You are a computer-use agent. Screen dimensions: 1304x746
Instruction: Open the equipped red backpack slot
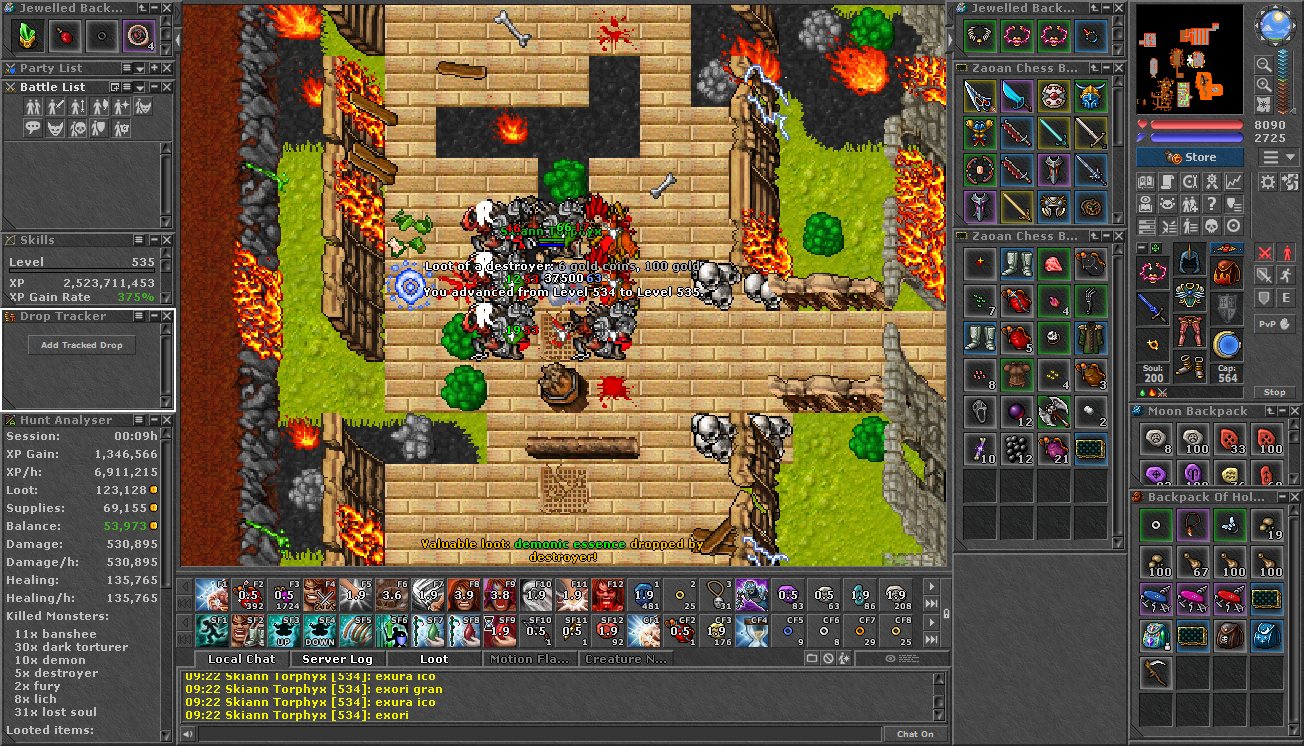[x=1226, y=270]
